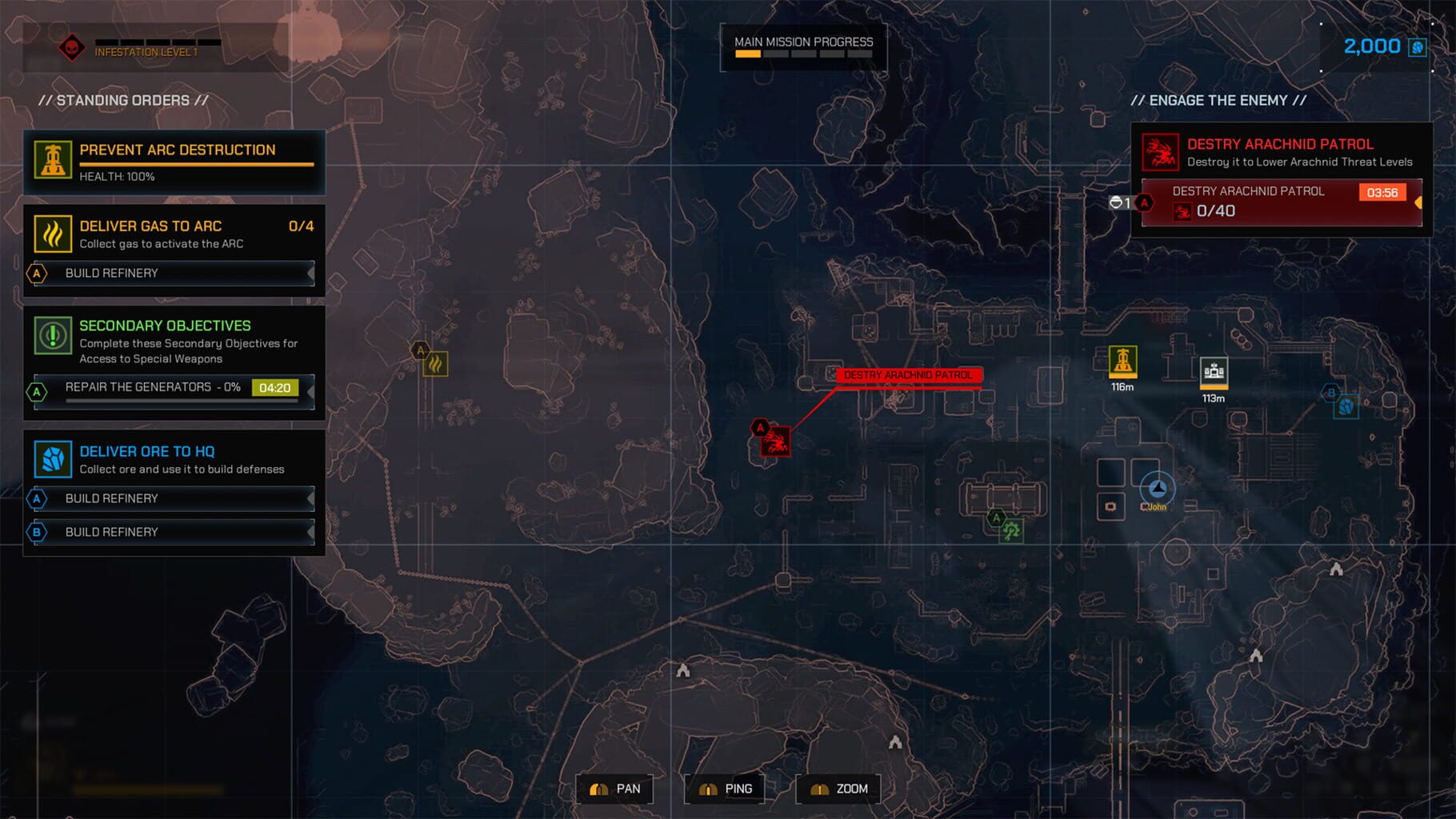Expand the Build Refinery option under Deliver Gas to ARC

[171, 273]
